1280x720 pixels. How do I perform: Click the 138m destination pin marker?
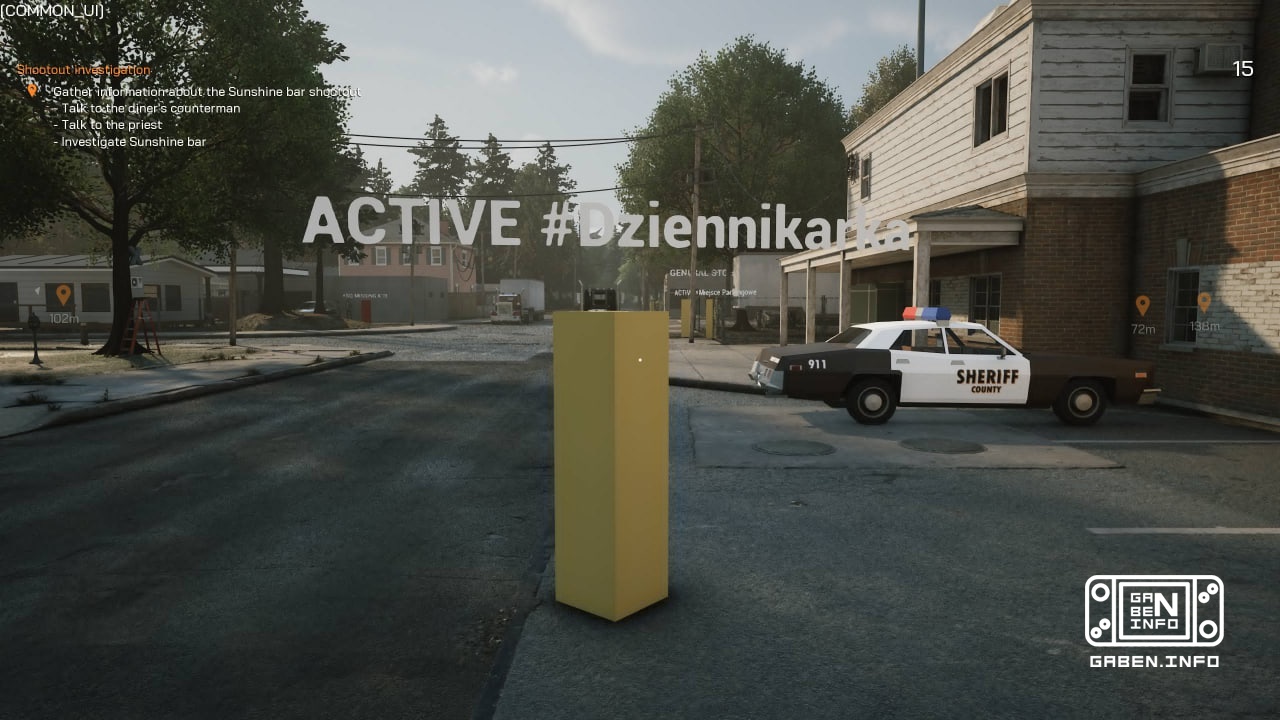coord(1206,303)
